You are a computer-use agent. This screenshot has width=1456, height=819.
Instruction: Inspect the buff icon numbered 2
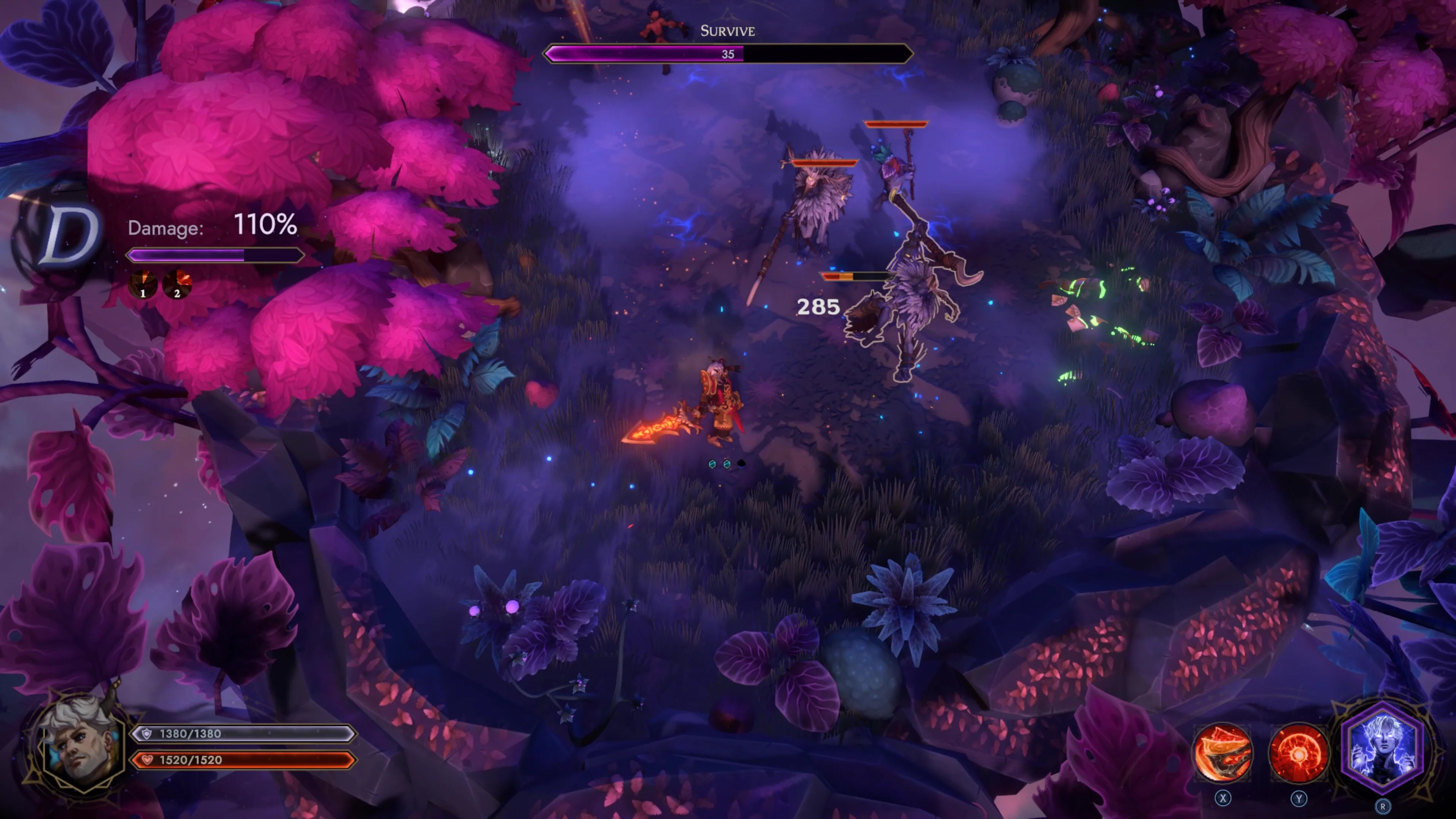click(177, 284)
